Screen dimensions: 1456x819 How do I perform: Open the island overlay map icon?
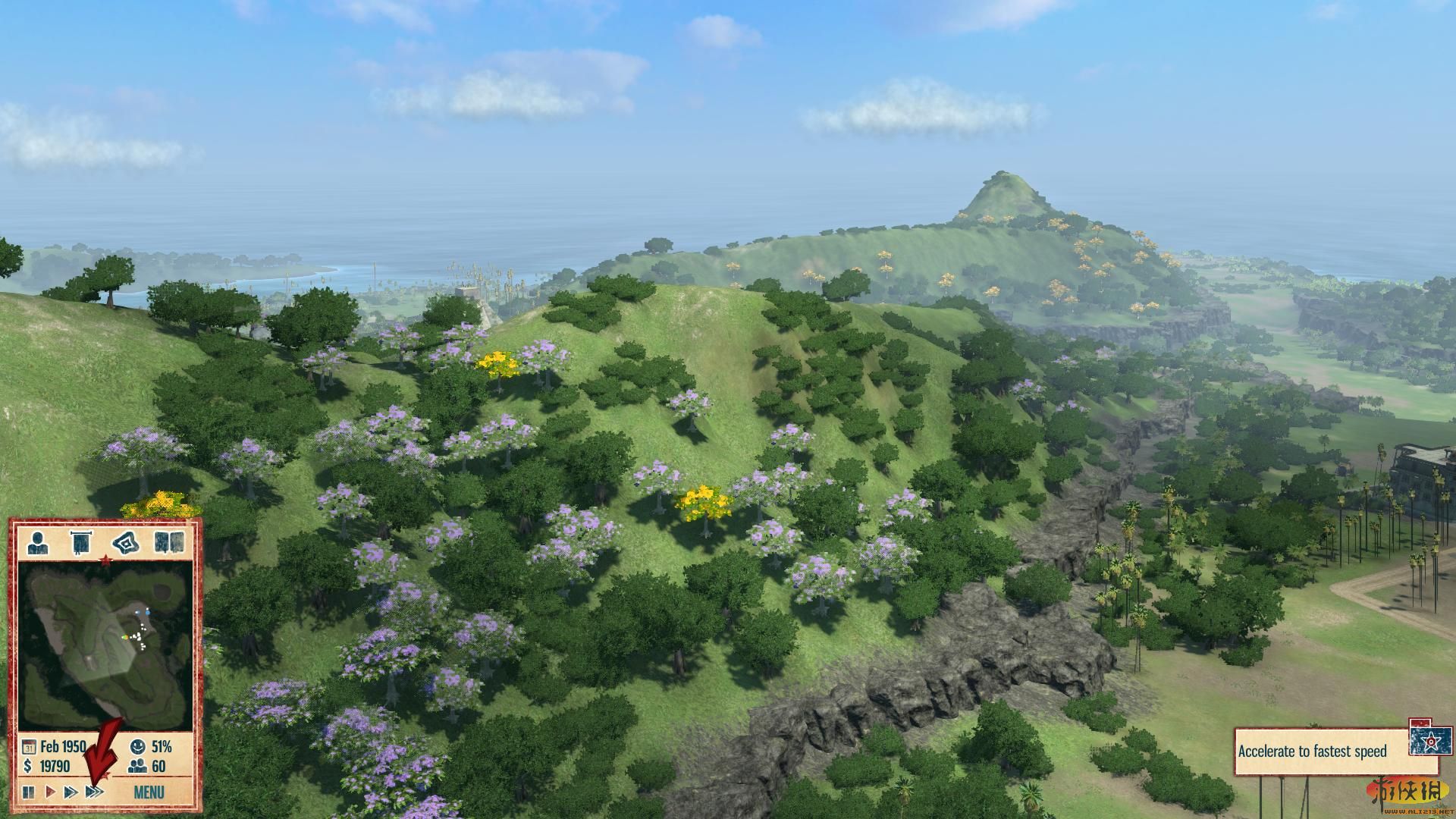coord(124,543)
